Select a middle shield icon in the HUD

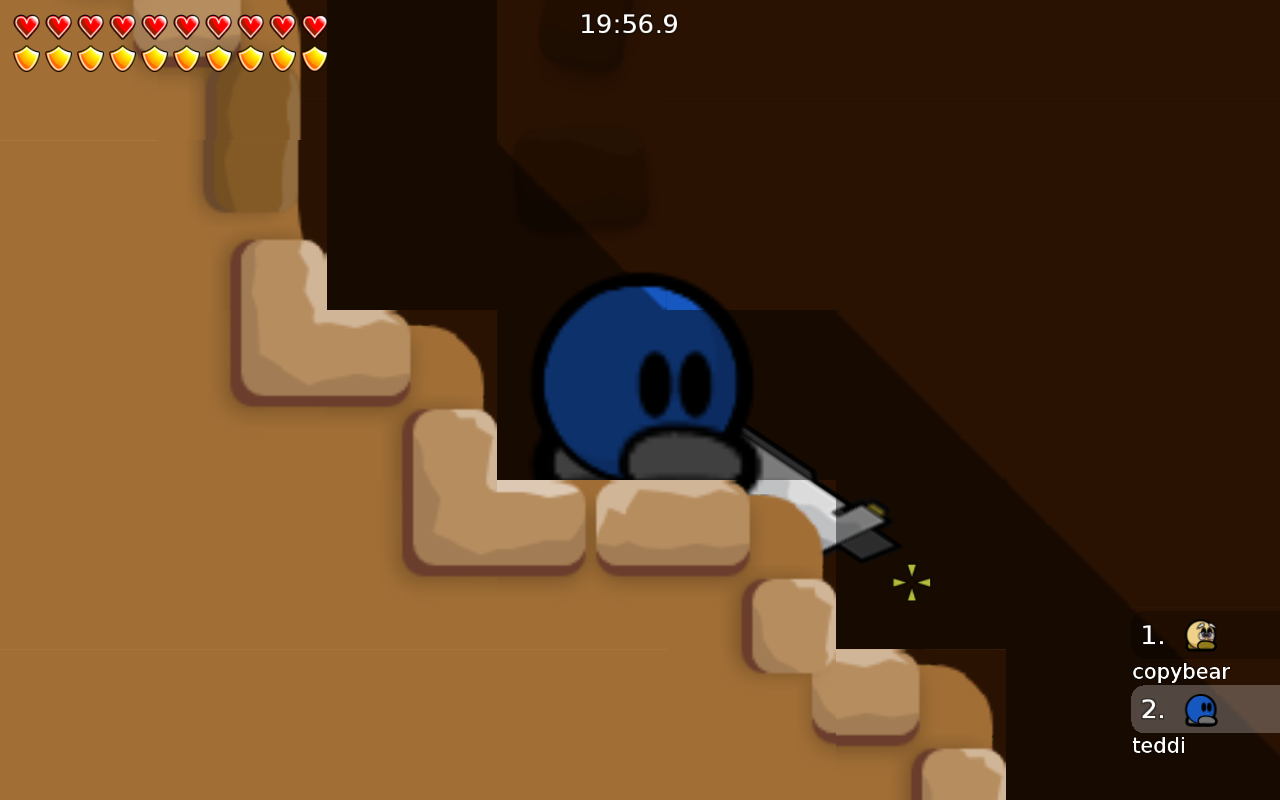[x=155, y=59]
